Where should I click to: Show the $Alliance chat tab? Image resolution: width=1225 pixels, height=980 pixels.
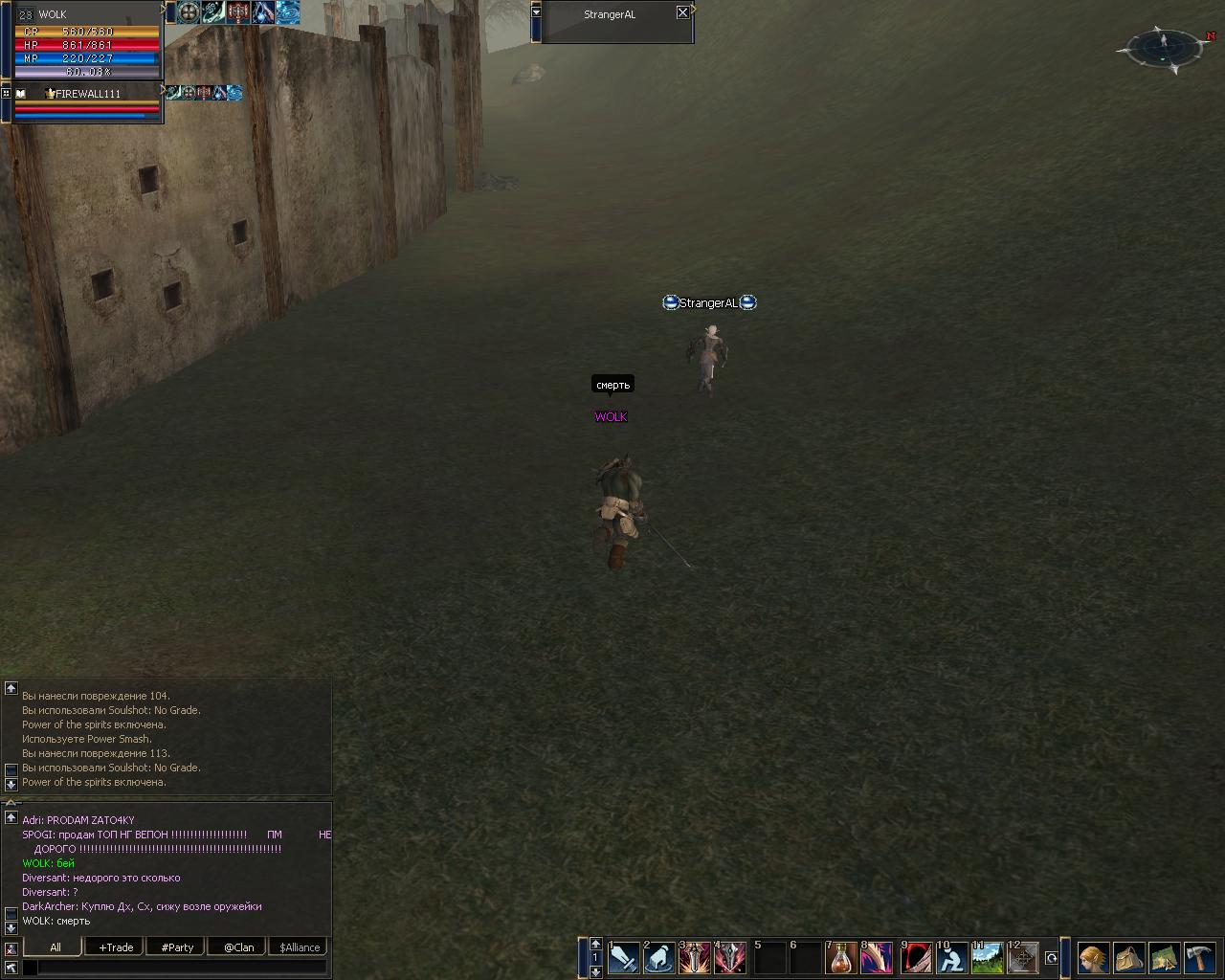coord(300,947)
